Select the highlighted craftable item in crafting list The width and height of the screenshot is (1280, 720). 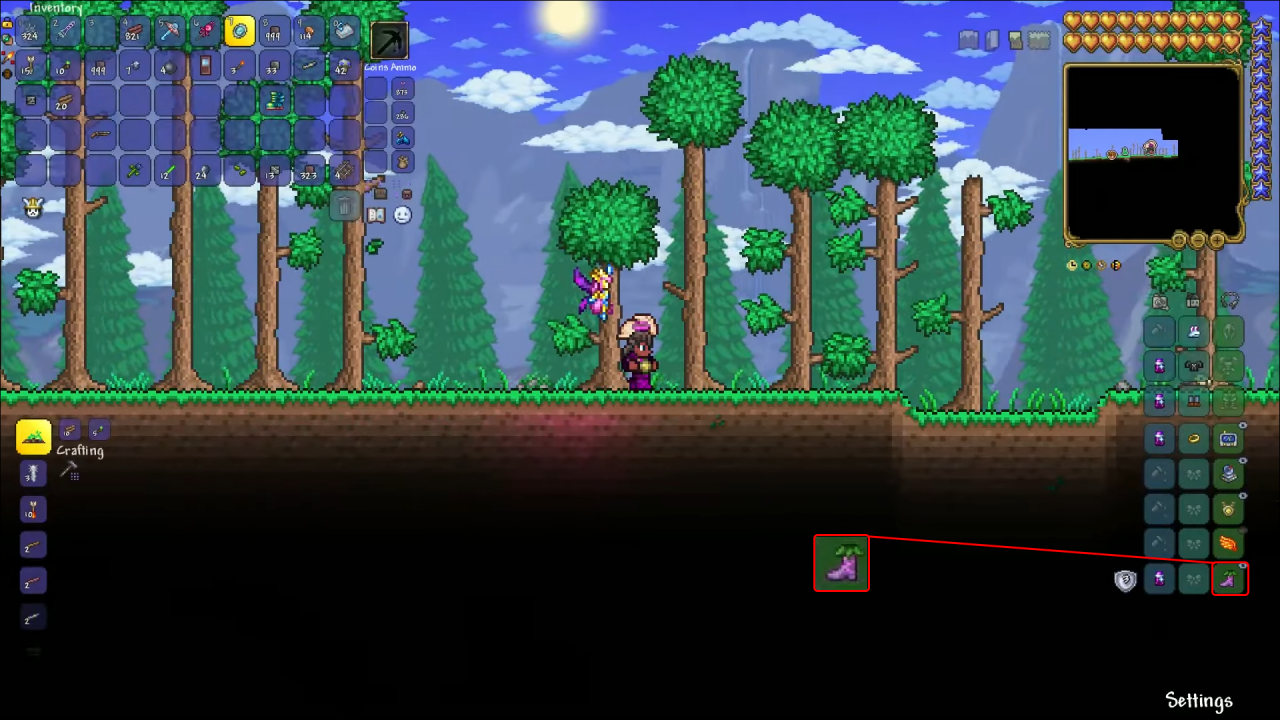(33, 436)
